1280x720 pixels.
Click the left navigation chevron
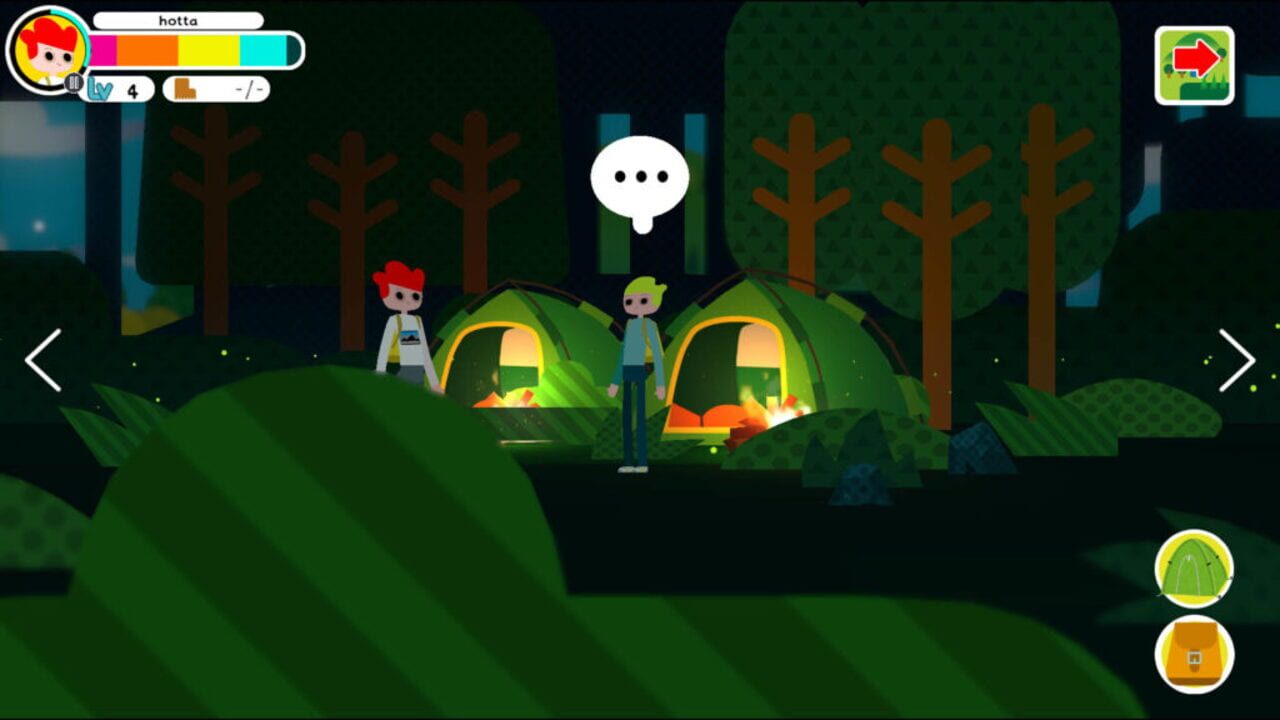41,359
